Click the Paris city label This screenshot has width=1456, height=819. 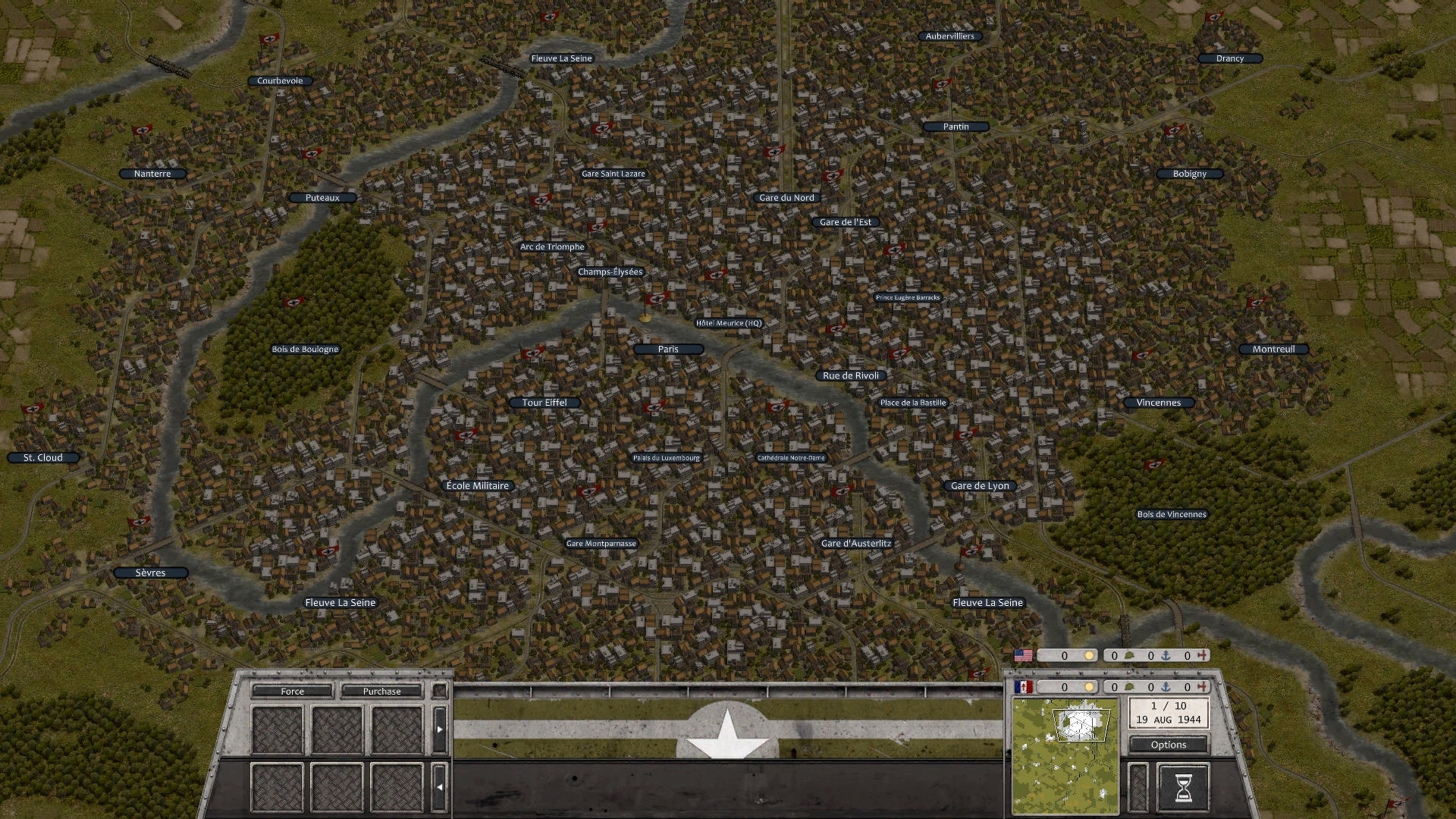click(x=669, y=349)
